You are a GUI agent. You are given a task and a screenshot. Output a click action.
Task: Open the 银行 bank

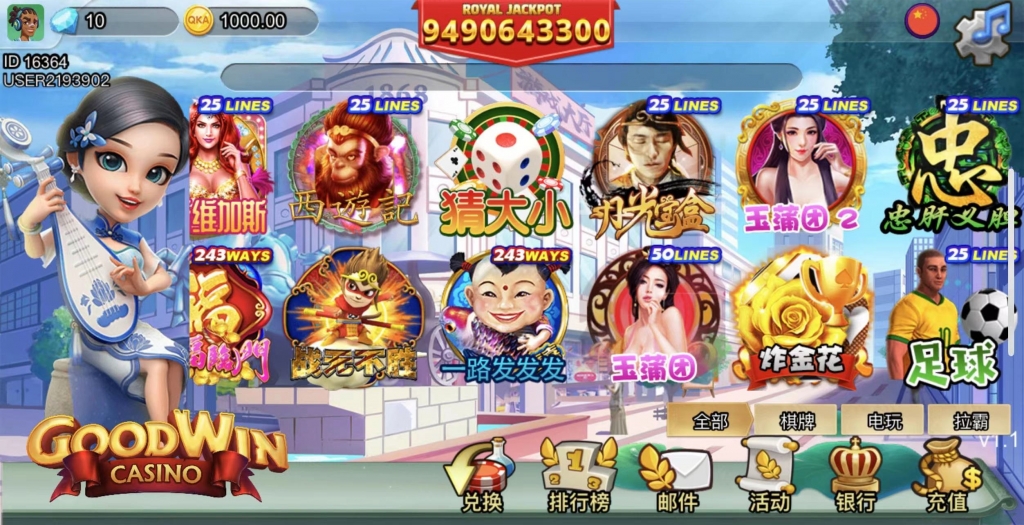(855, 477)
